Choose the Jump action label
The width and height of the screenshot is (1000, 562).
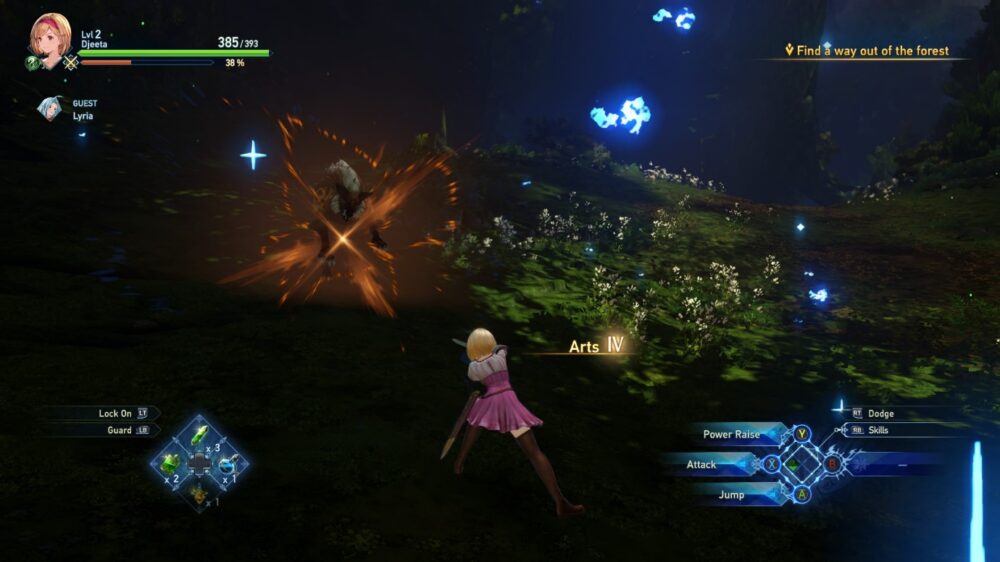click(731, 494)
